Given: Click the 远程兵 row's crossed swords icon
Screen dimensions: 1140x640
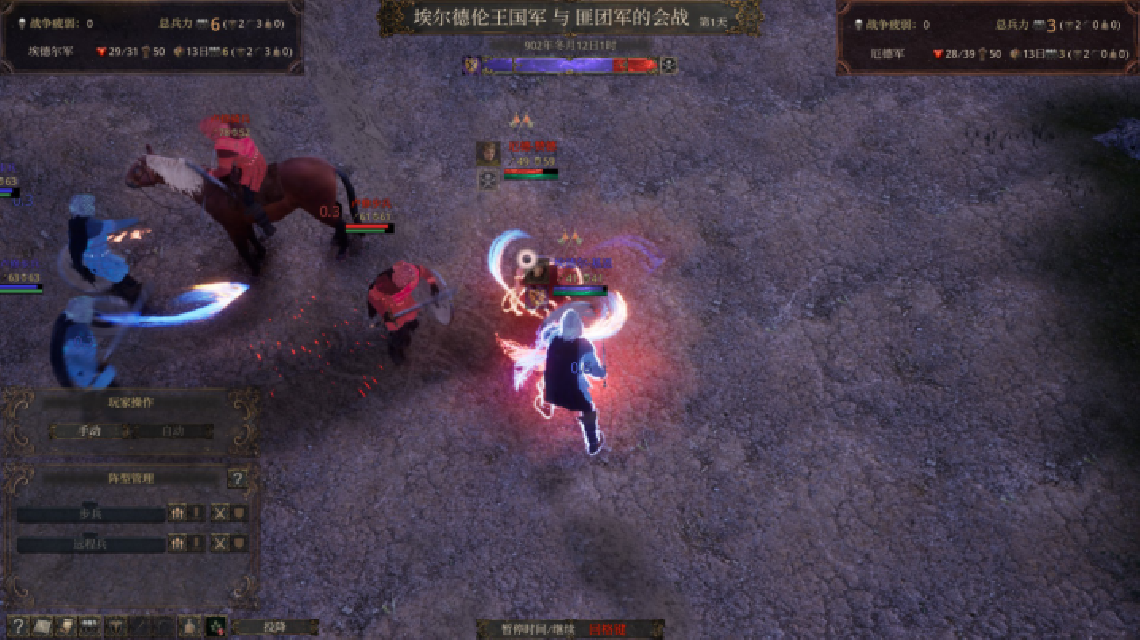Looking at the screenshot, I should [x=220, y=544].
